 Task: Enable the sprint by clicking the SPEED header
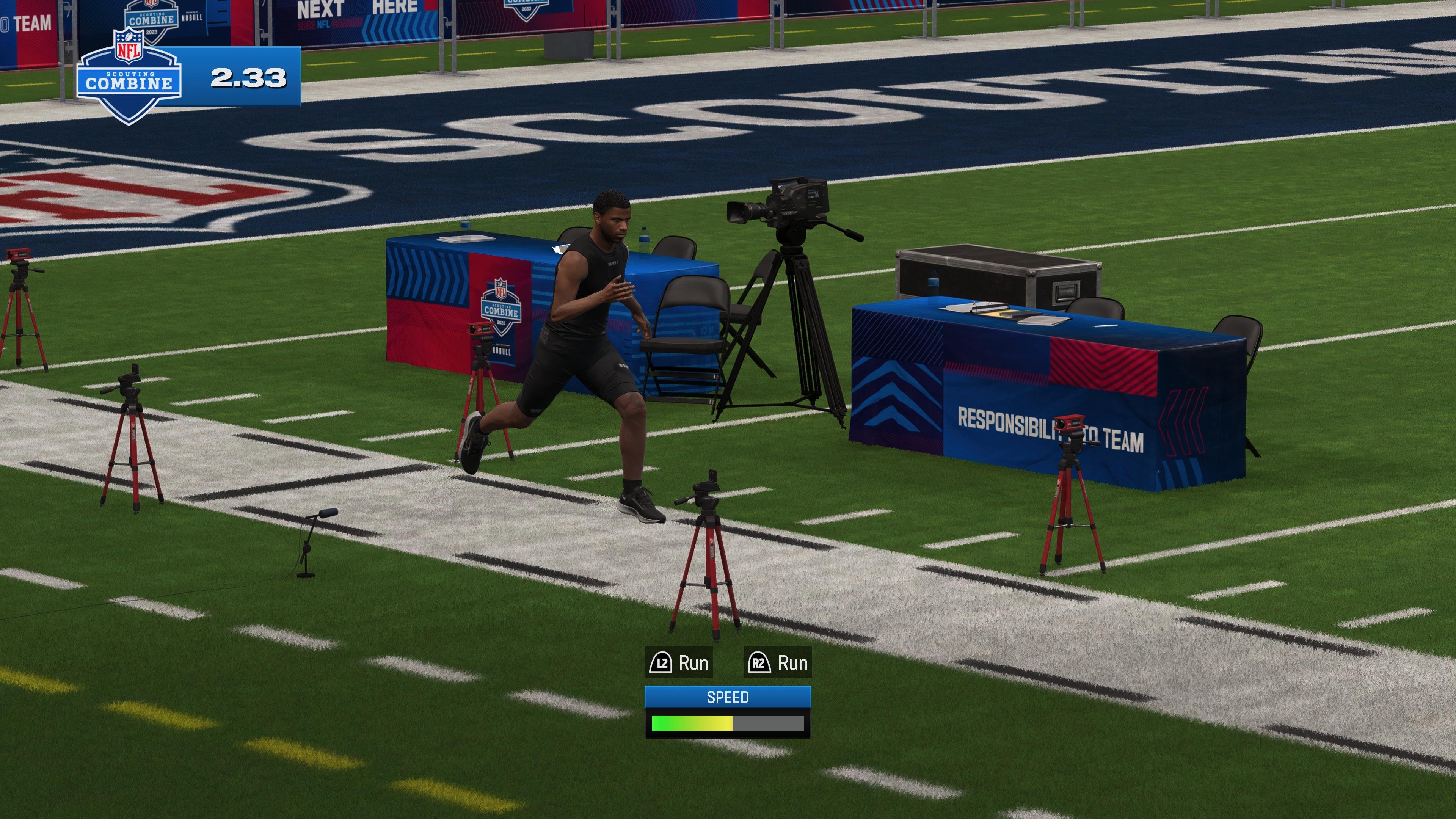[728, 698]
